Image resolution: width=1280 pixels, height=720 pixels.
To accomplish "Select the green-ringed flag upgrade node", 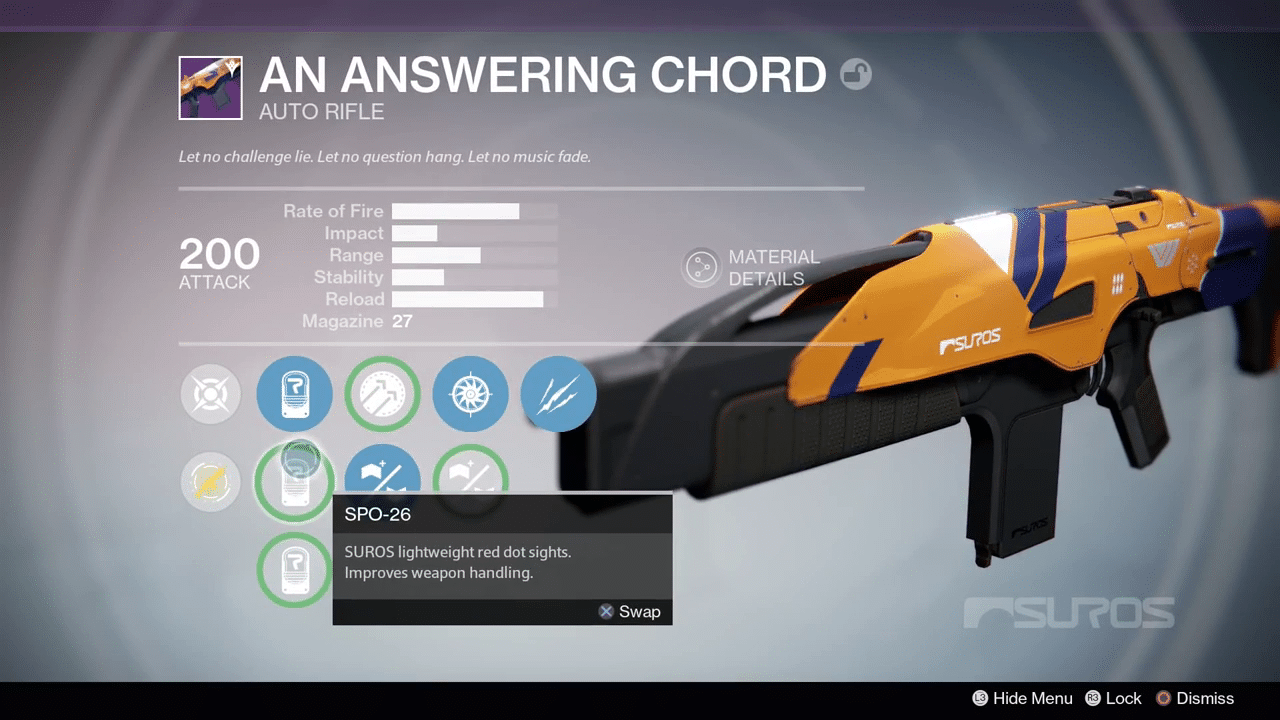I will pos(470,470).
